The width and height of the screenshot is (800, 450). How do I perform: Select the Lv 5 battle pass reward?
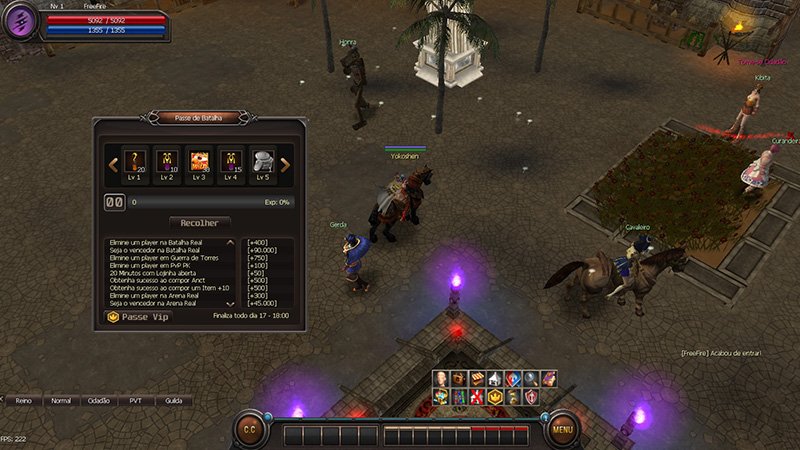click(263, 163)
